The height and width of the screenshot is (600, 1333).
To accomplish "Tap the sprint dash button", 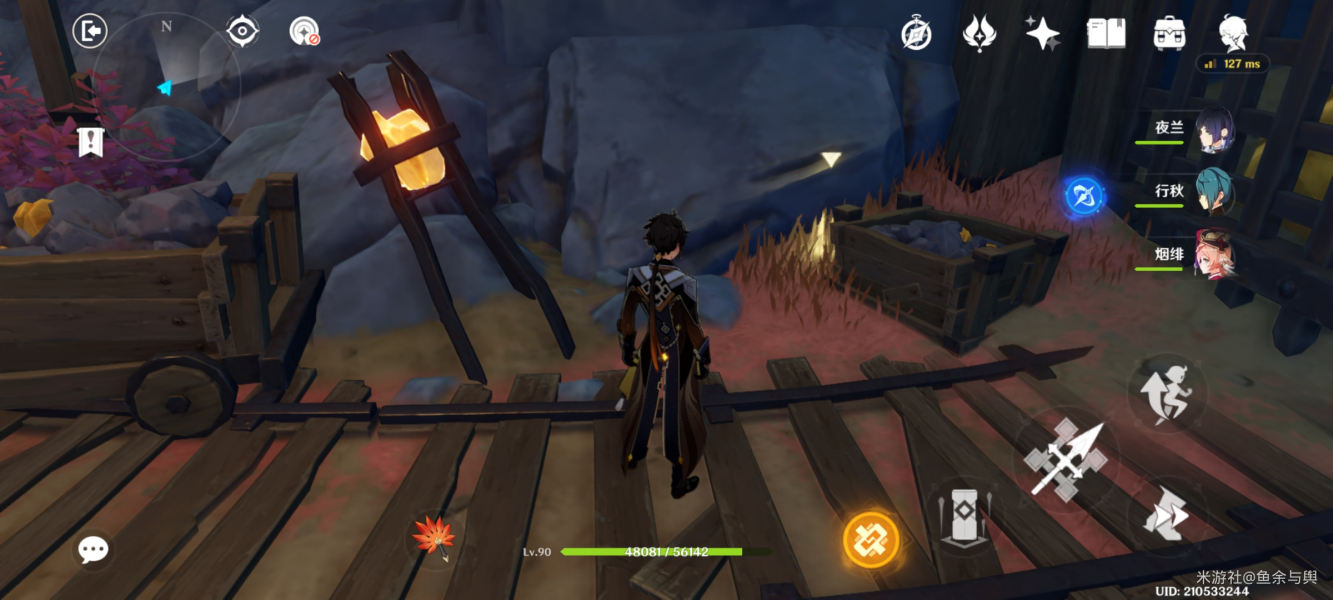I will tap(1166, 515).
